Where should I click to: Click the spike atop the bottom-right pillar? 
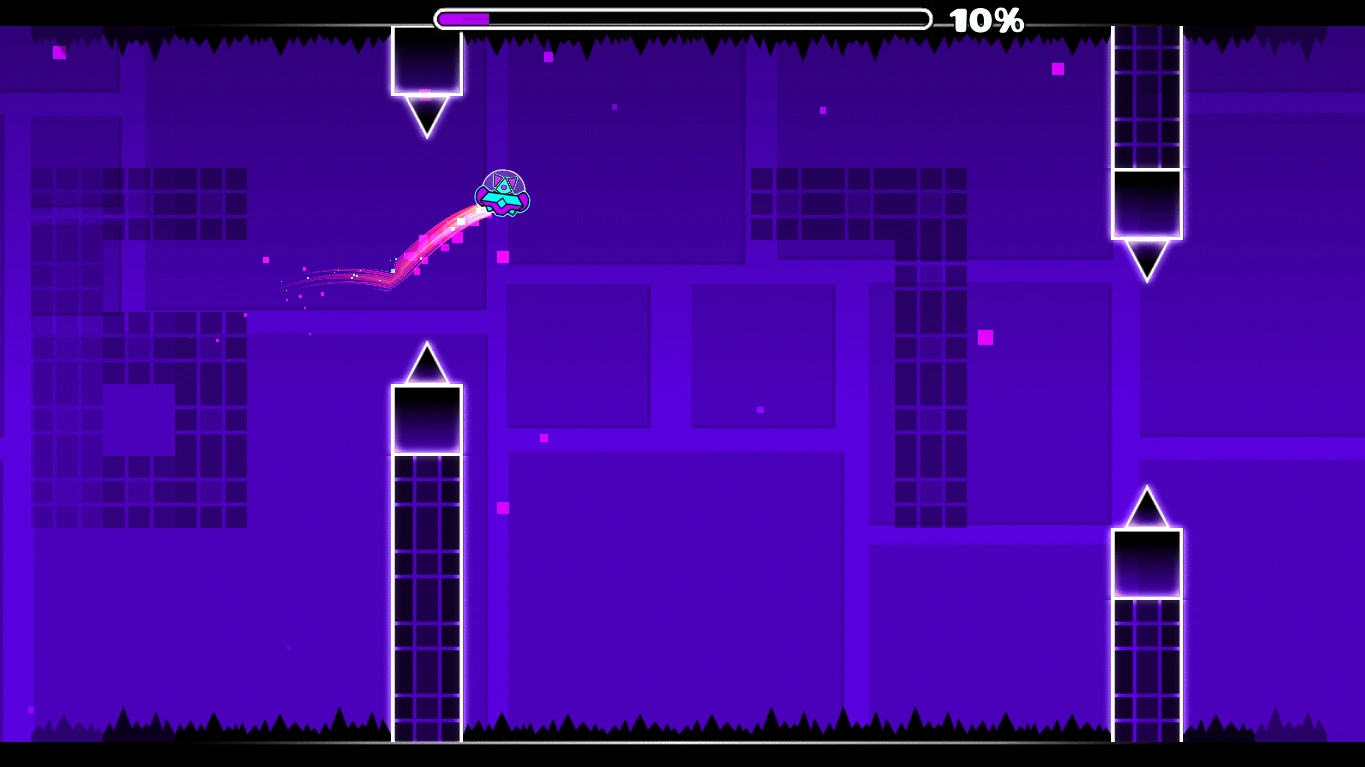point(1146,505)
